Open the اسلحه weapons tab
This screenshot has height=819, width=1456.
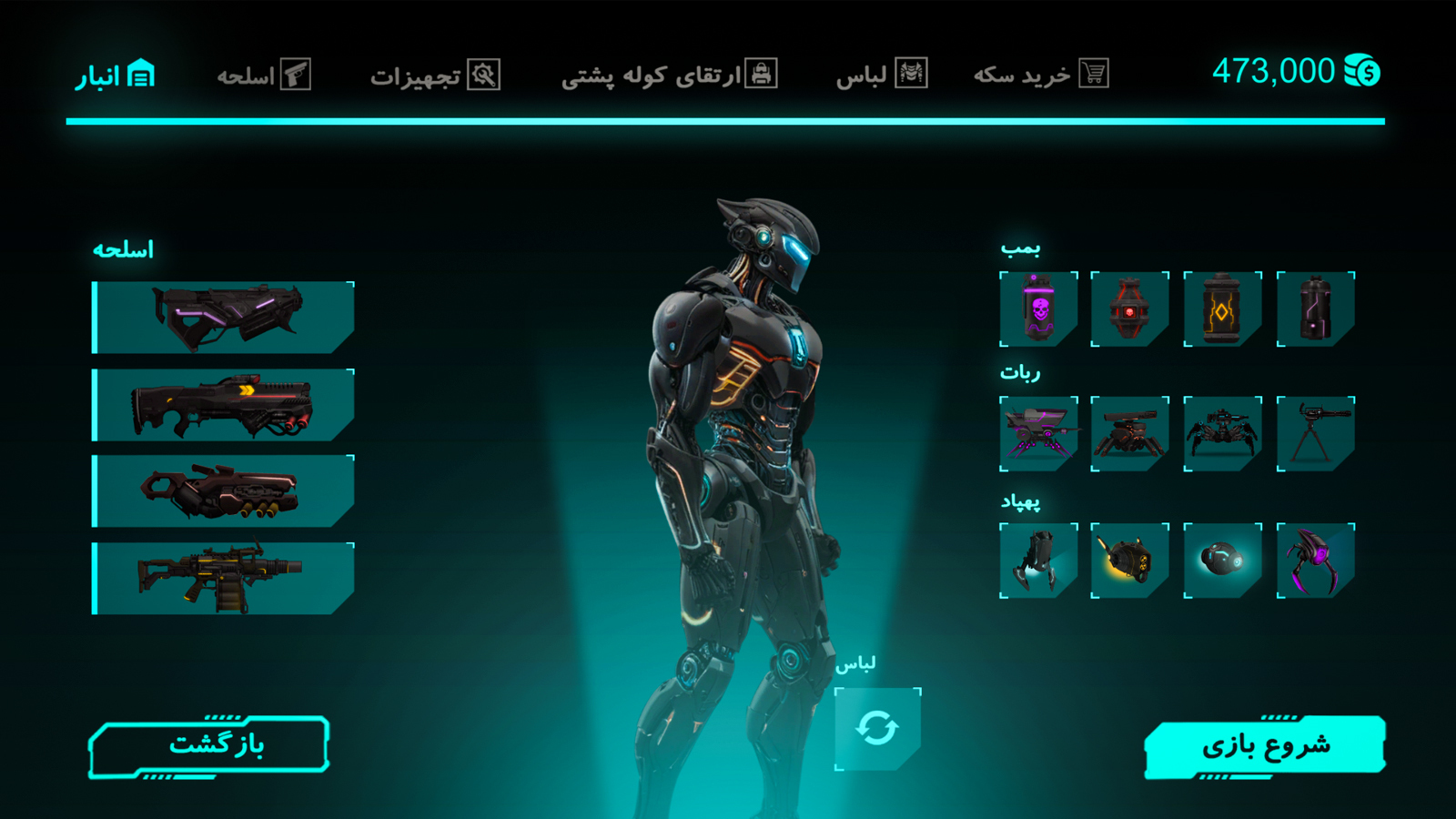click(264, 75)
